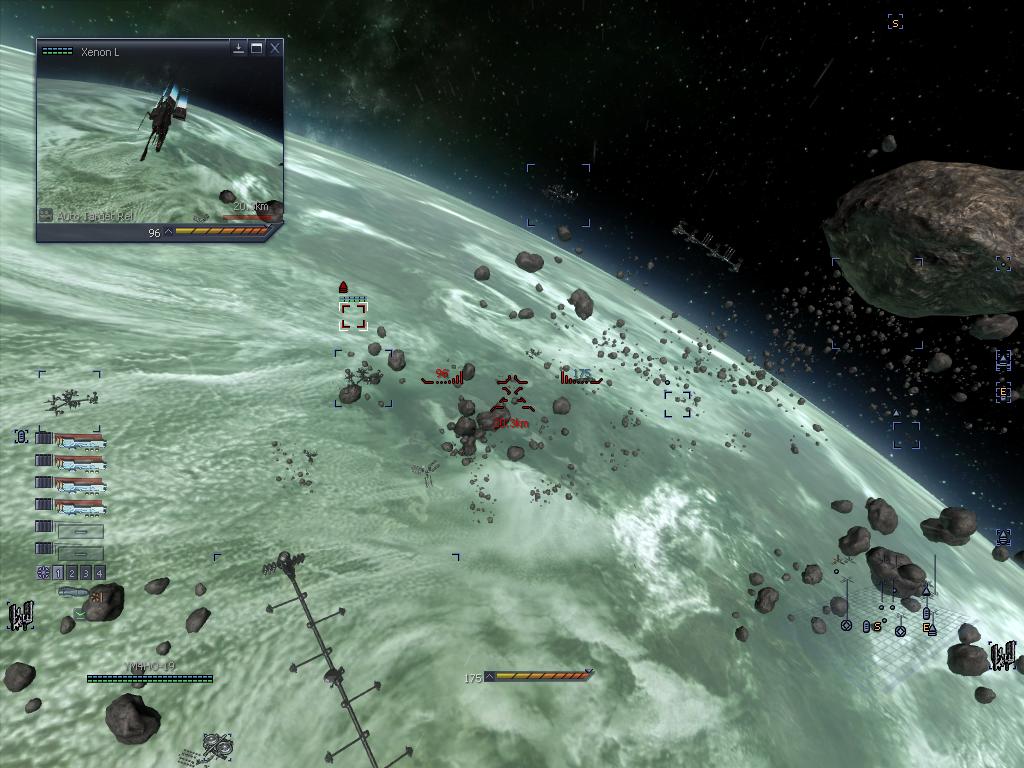Select weapon group 1

point(58,573)
